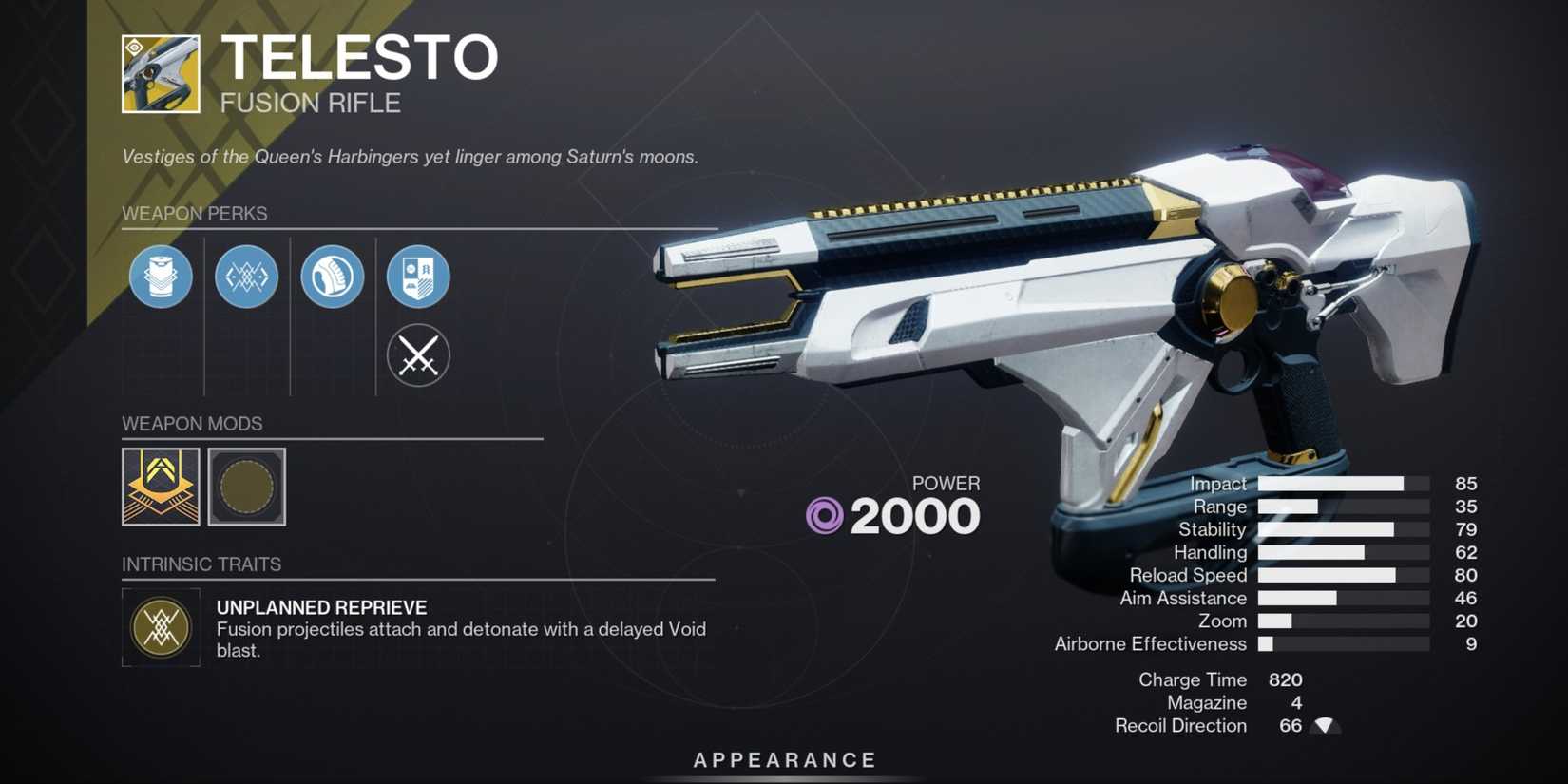
Task: Switch to the Appearance tab
Action: point(783,759)
